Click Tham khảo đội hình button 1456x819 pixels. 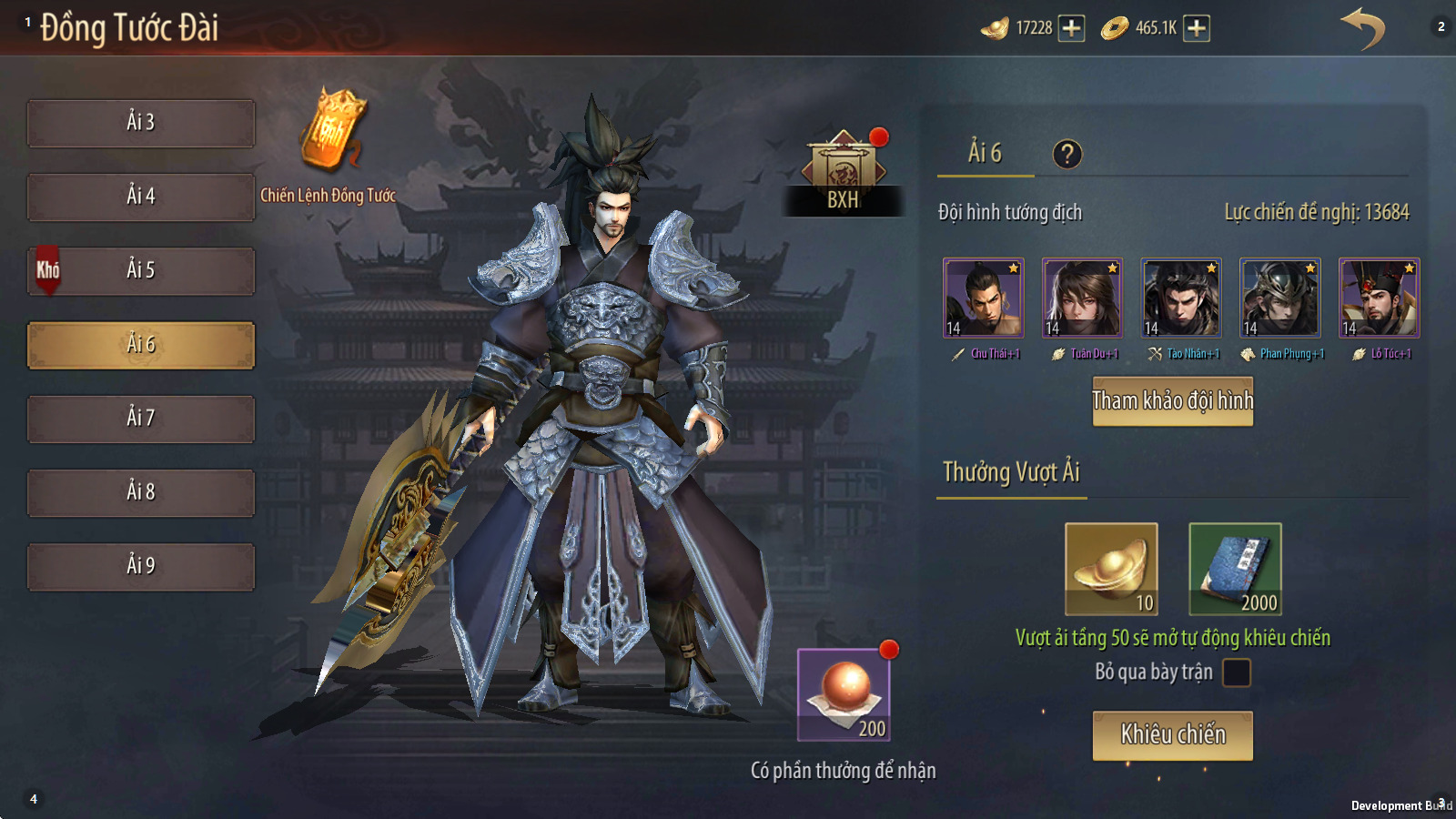[1172, 401]
